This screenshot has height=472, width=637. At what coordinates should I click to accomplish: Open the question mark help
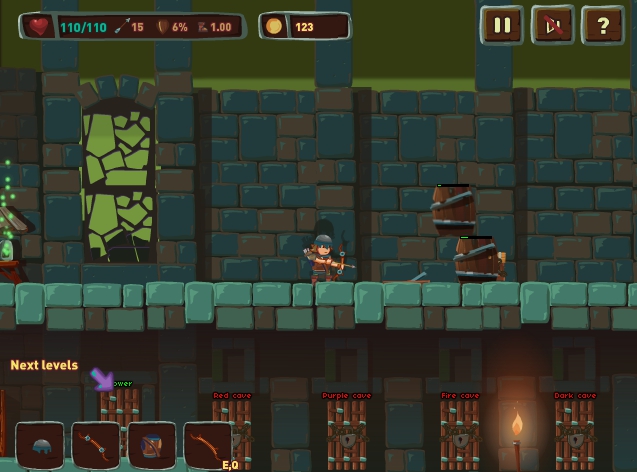click(602, 26)
